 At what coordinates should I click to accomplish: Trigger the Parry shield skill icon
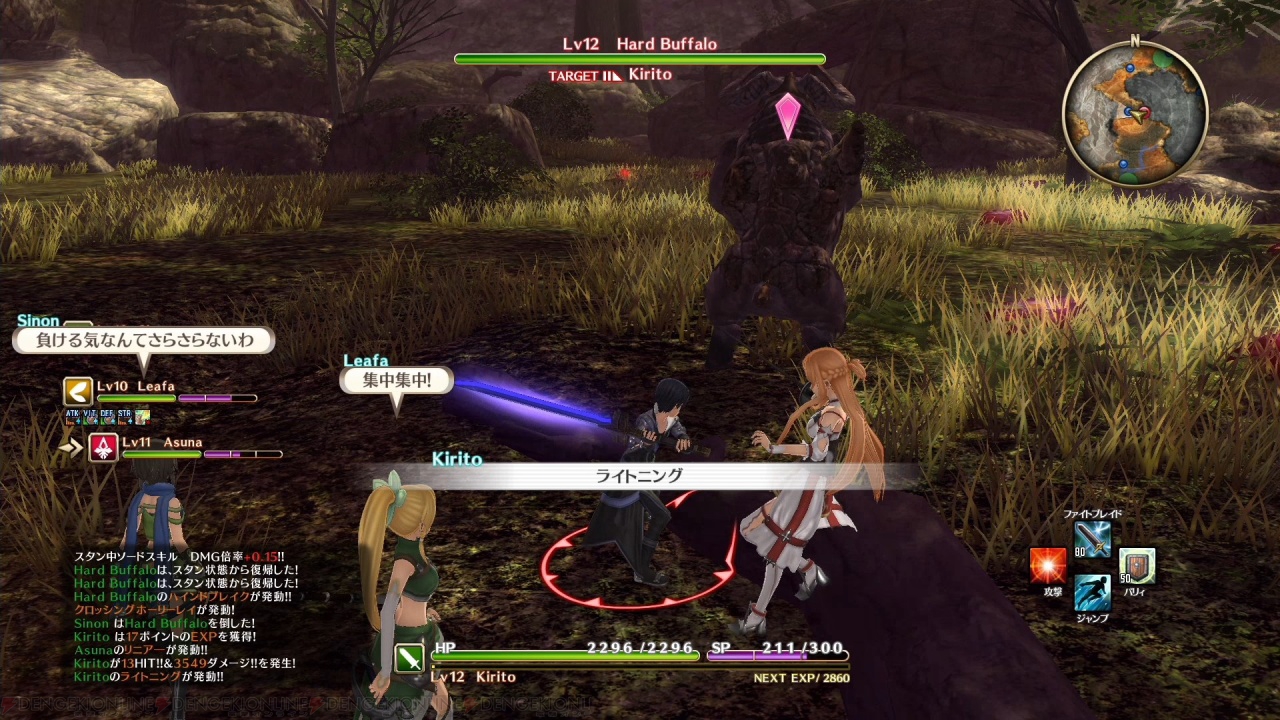tap(1137, 566)
